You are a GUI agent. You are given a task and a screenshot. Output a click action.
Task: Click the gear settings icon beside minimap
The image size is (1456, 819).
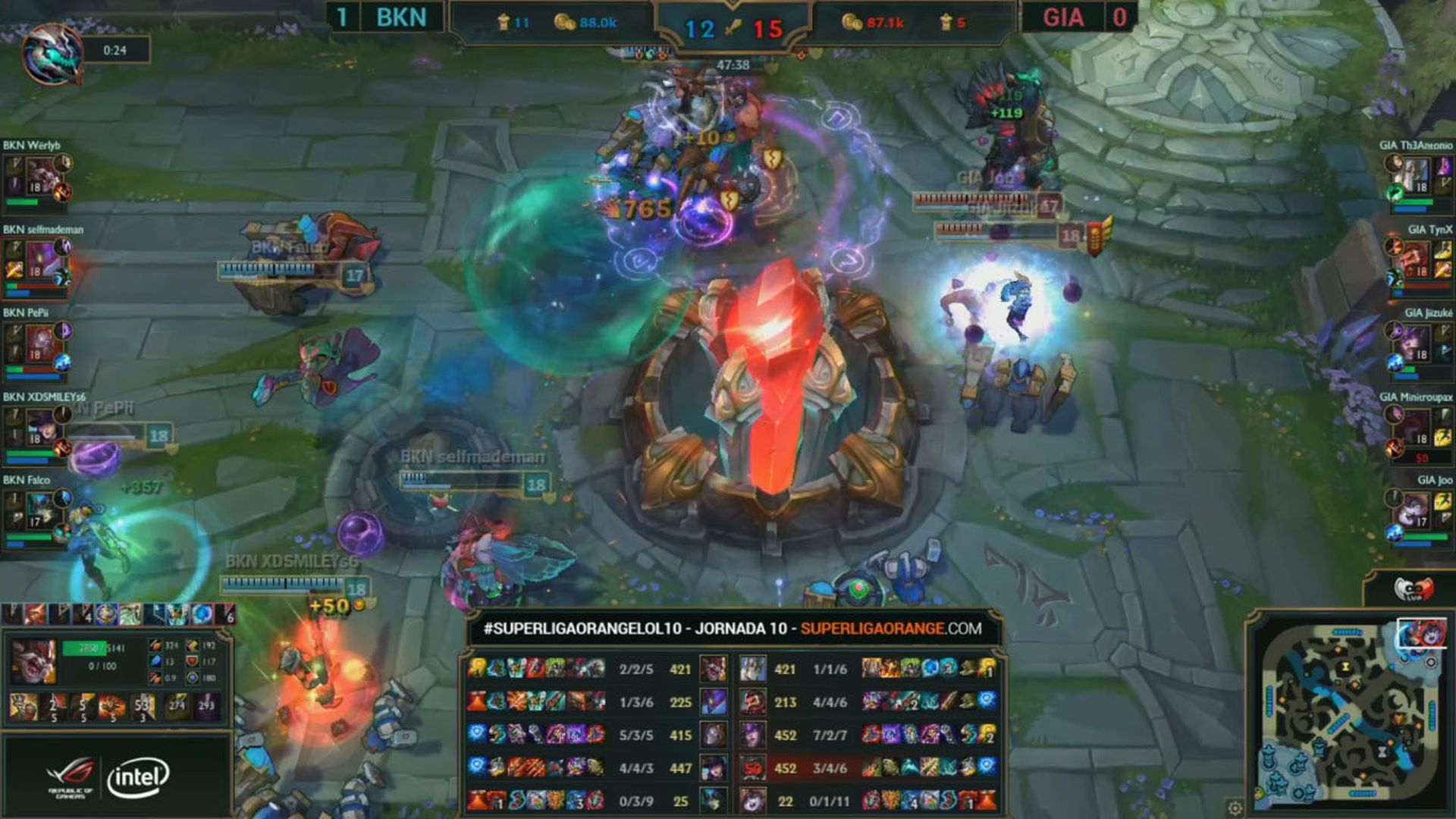tap(1235, 807)
